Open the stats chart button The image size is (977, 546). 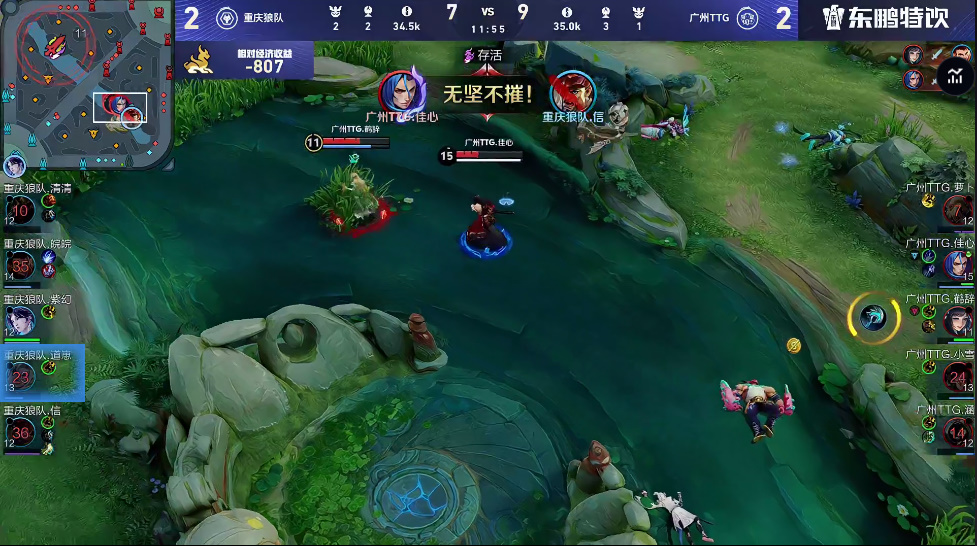point(954,76)
